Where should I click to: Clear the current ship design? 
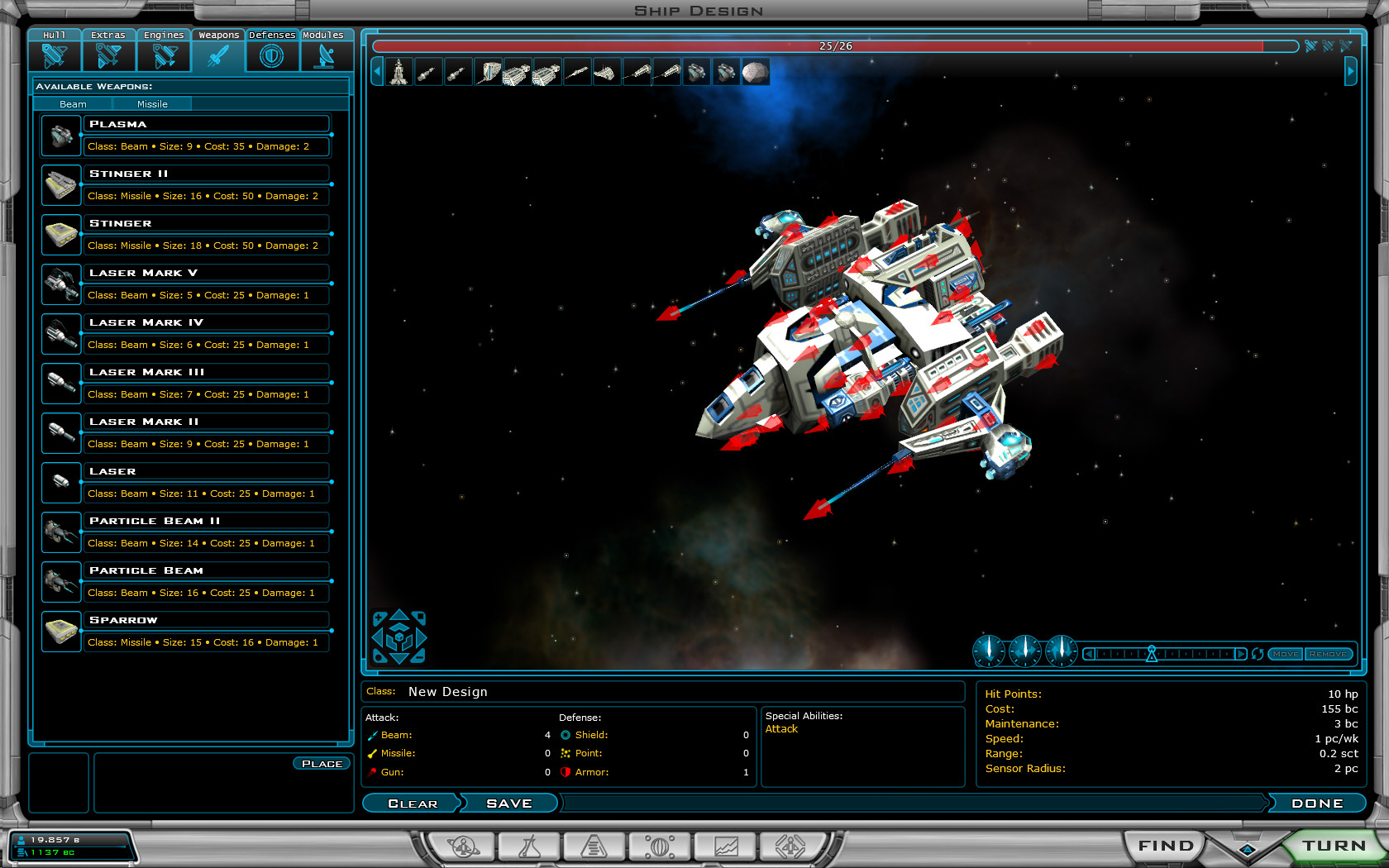point(413,804)
